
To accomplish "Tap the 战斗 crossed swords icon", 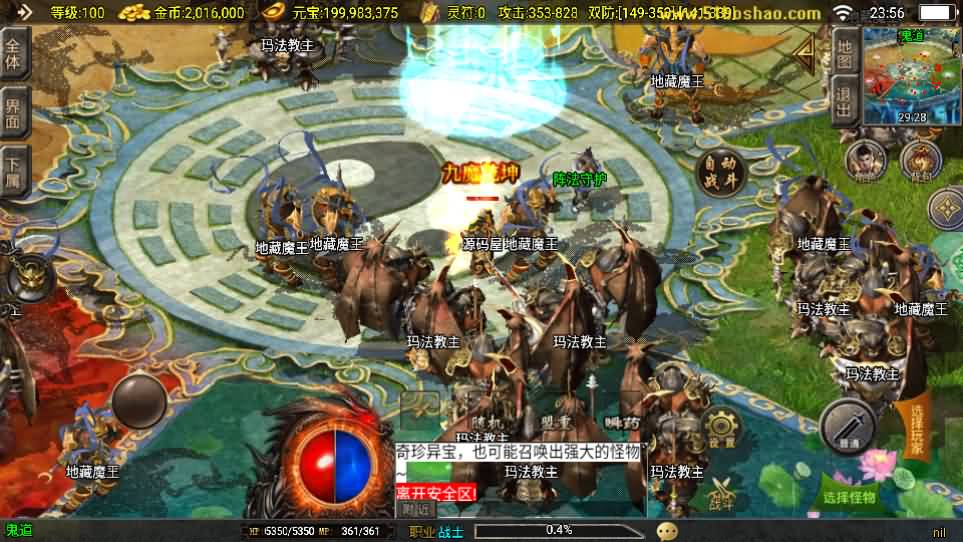I will click(x=722, y=497).
